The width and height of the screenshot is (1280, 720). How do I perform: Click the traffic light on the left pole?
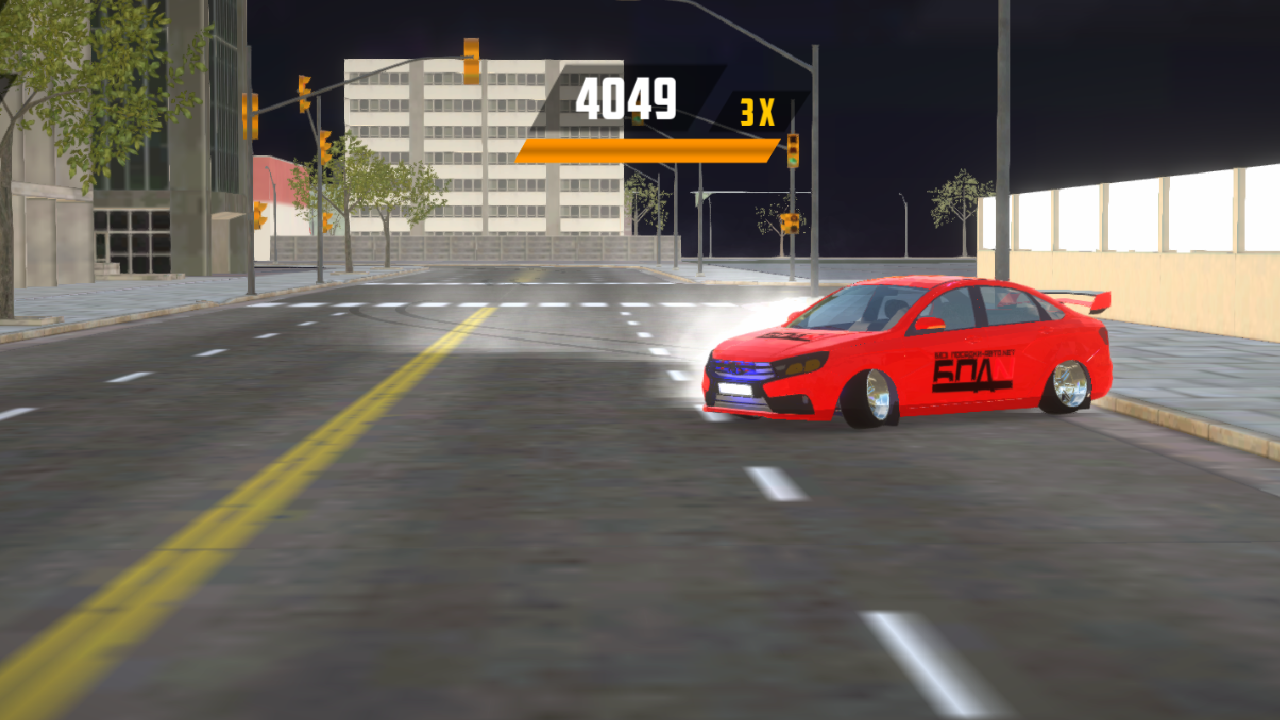[249, 115]
